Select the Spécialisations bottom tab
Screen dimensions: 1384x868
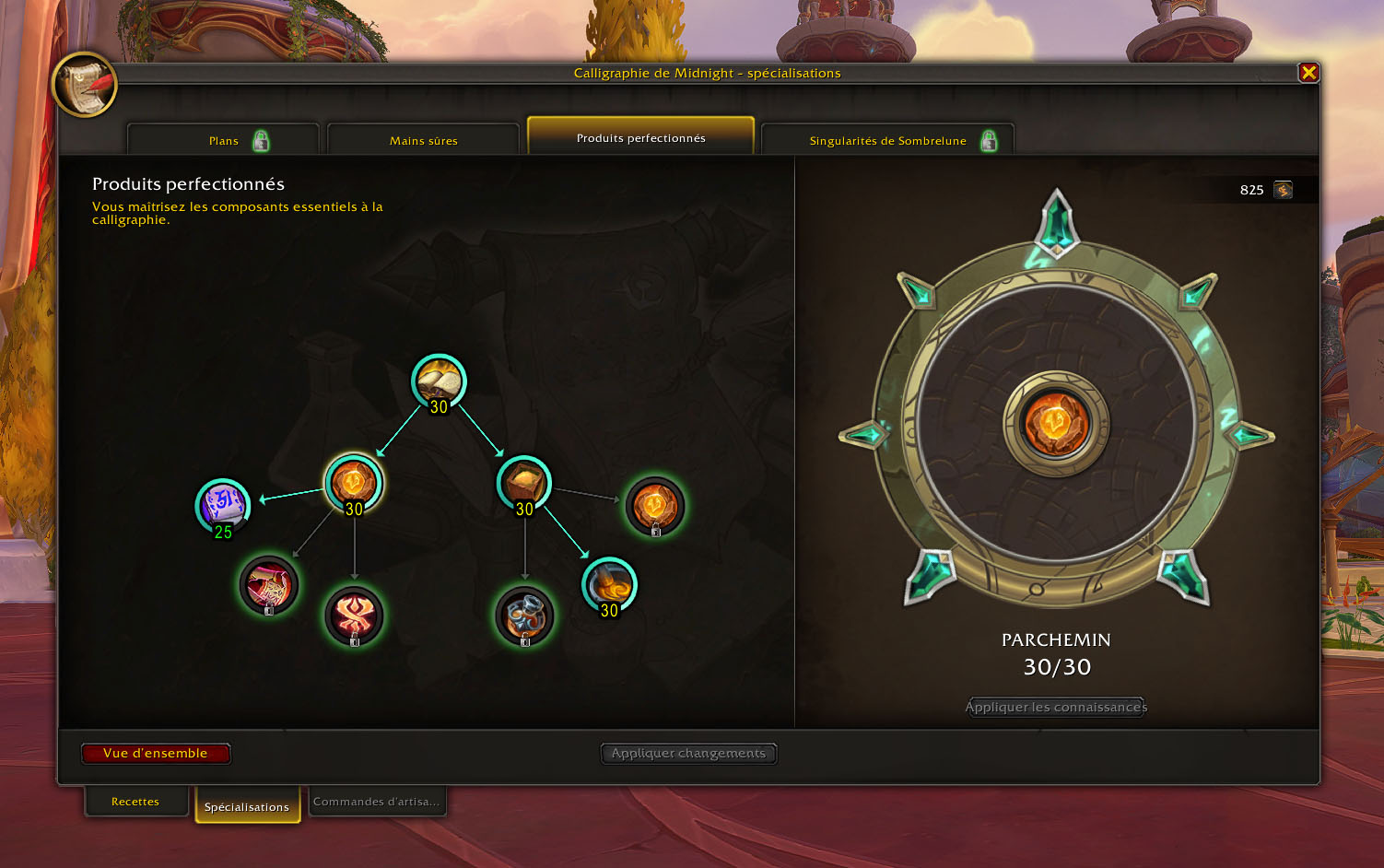[x=247, y=806]
